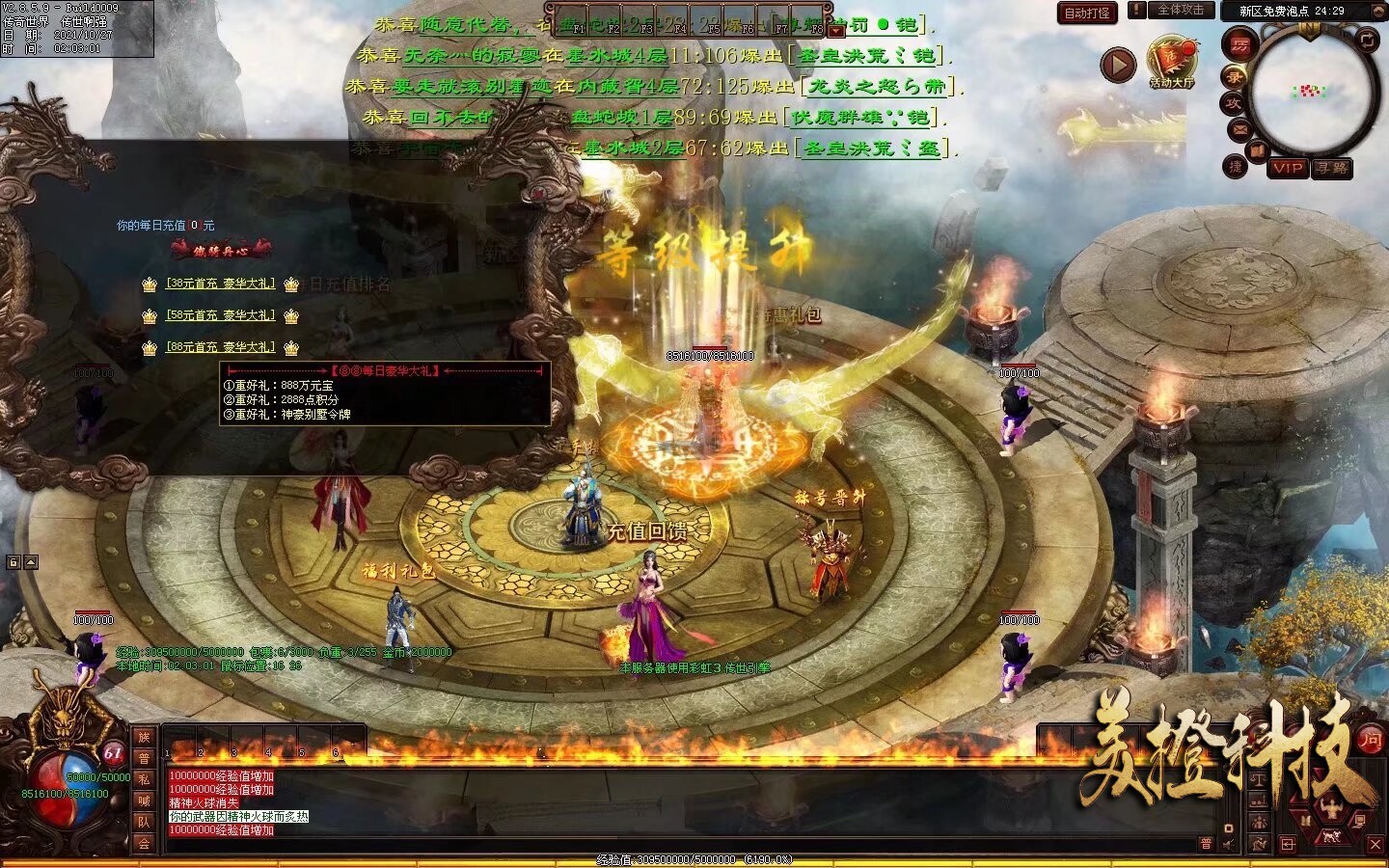Viewport: 1389px width, 868px height.
Task: Close the game with the X button
Action: (1375, 845)
